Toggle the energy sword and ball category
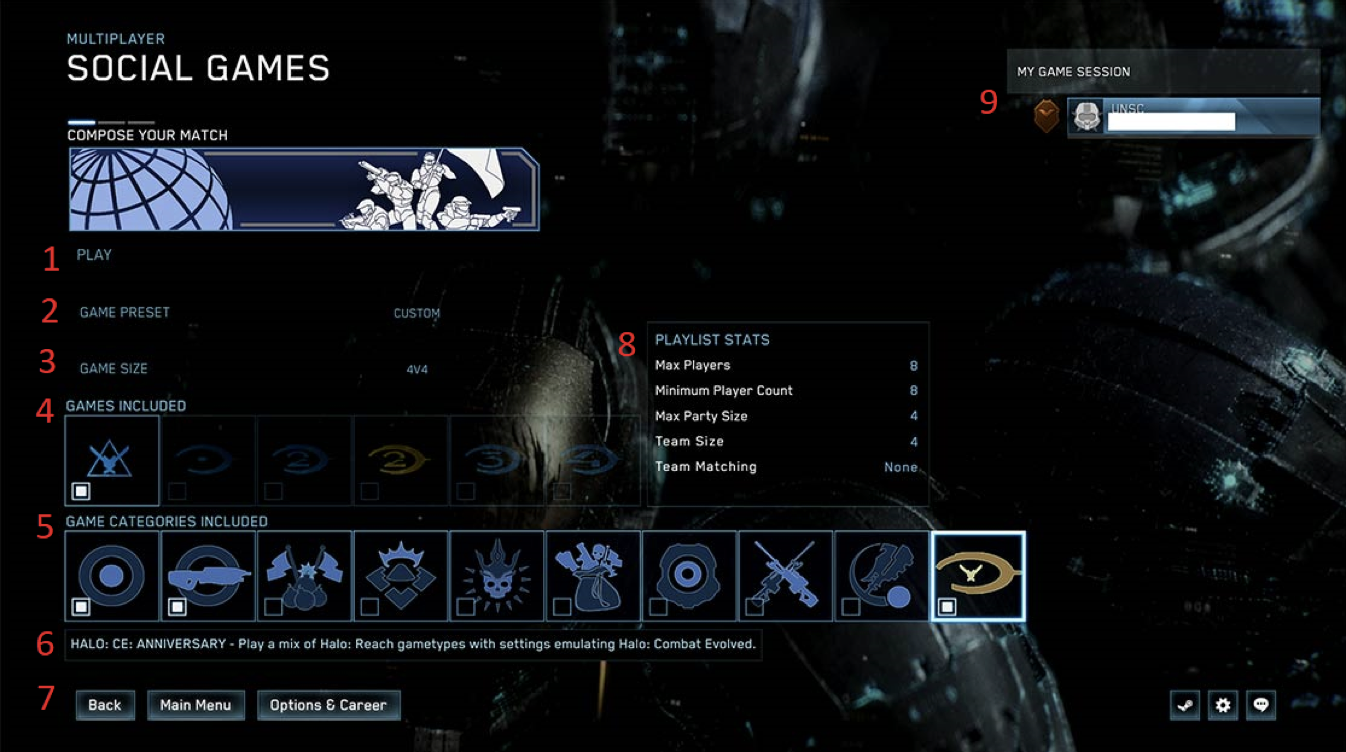The image size is (1346, 752). click(881, 576)
